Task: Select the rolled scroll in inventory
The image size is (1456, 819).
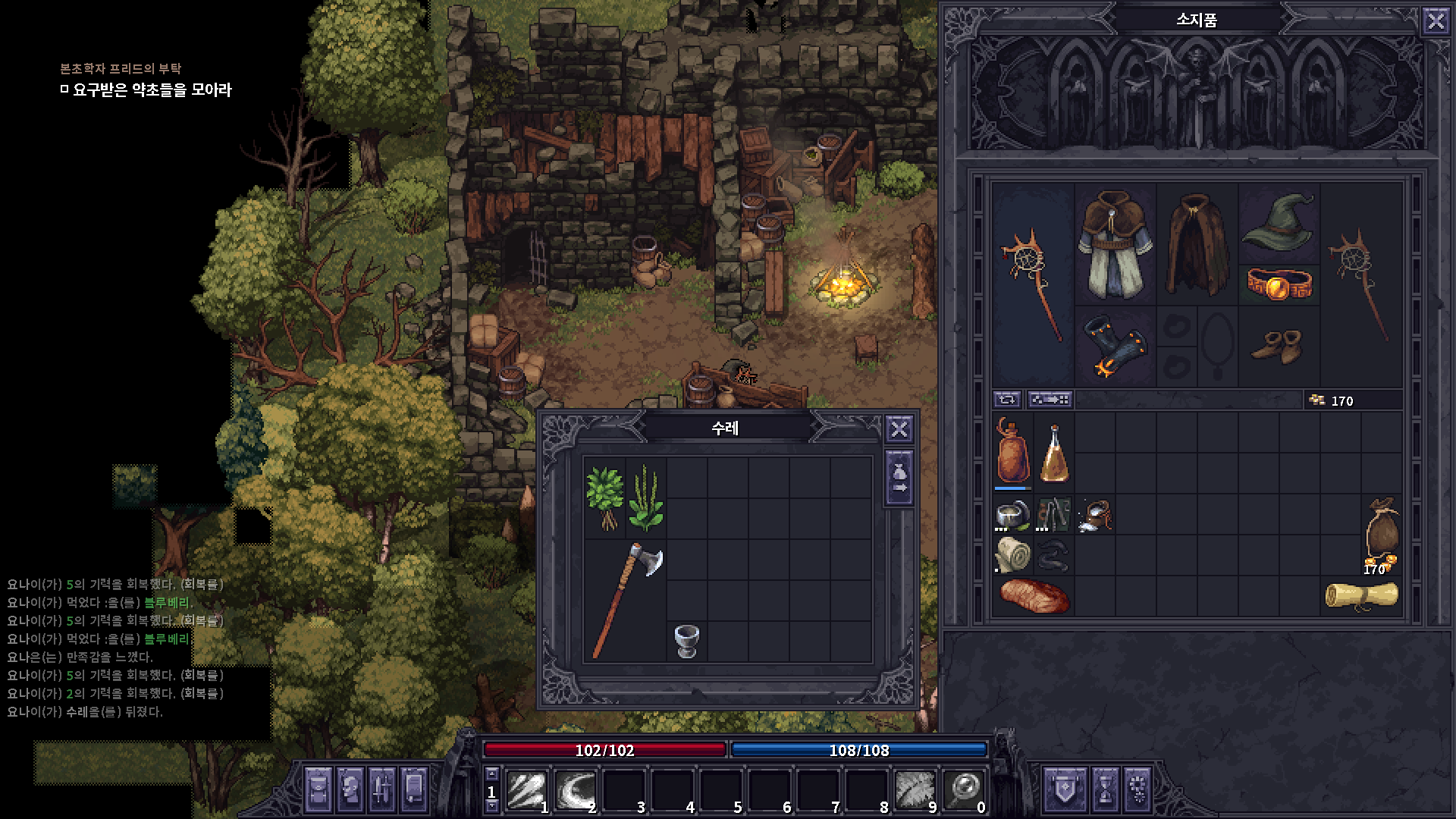Action: (1361, 596)
